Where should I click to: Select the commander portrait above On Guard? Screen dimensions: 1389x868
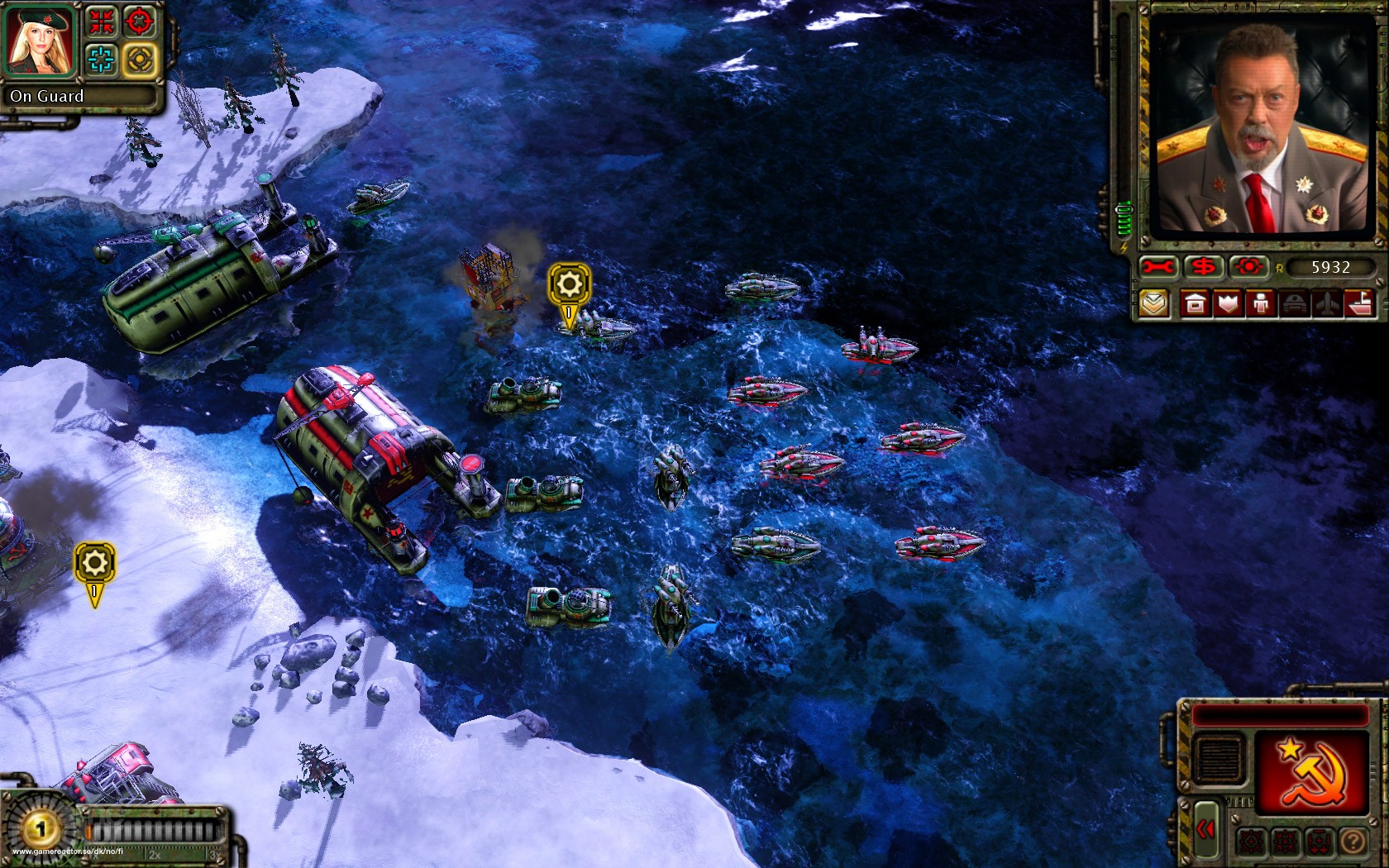[40, 40]
